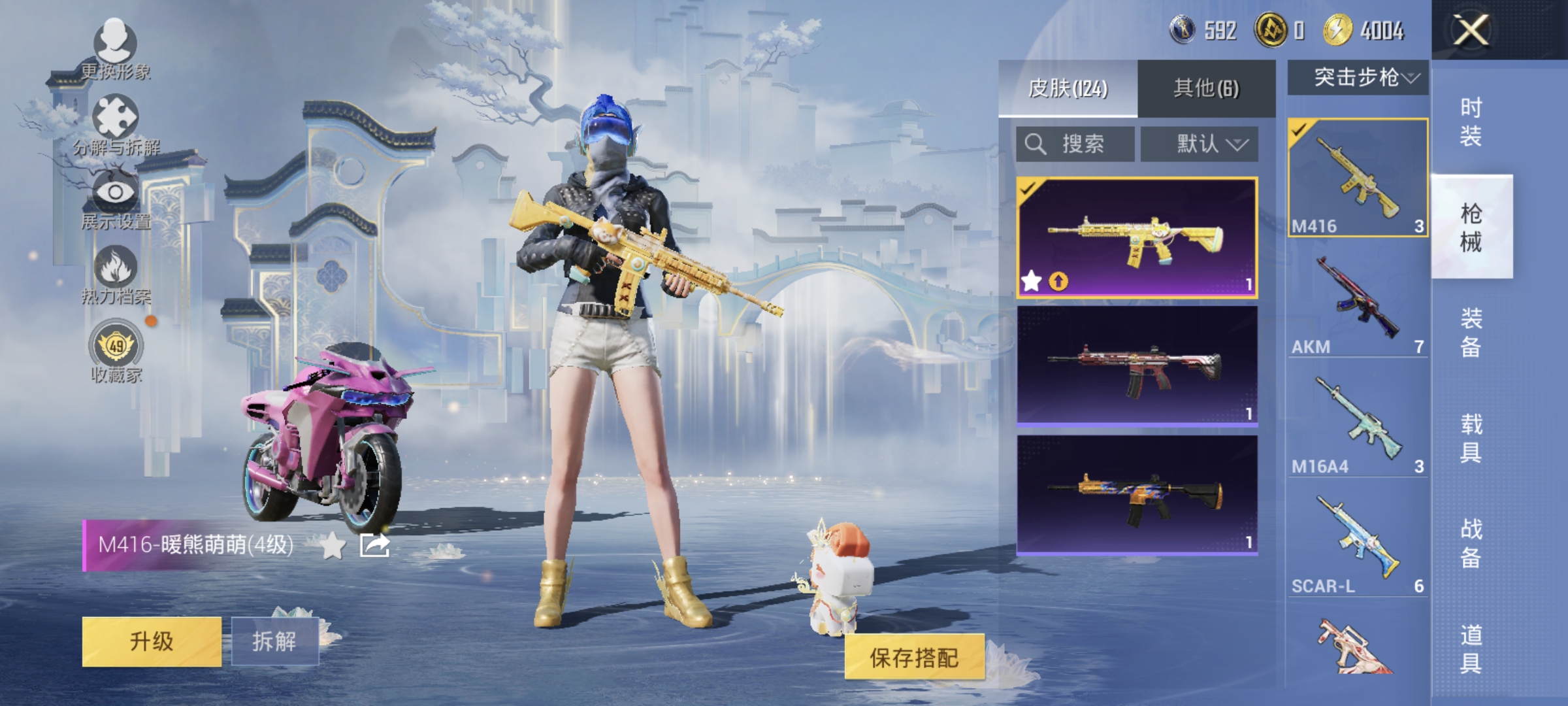The image size is (1568, 706).
Task: Switch to the 其他(6) tab
Action: pos(1206,88)
